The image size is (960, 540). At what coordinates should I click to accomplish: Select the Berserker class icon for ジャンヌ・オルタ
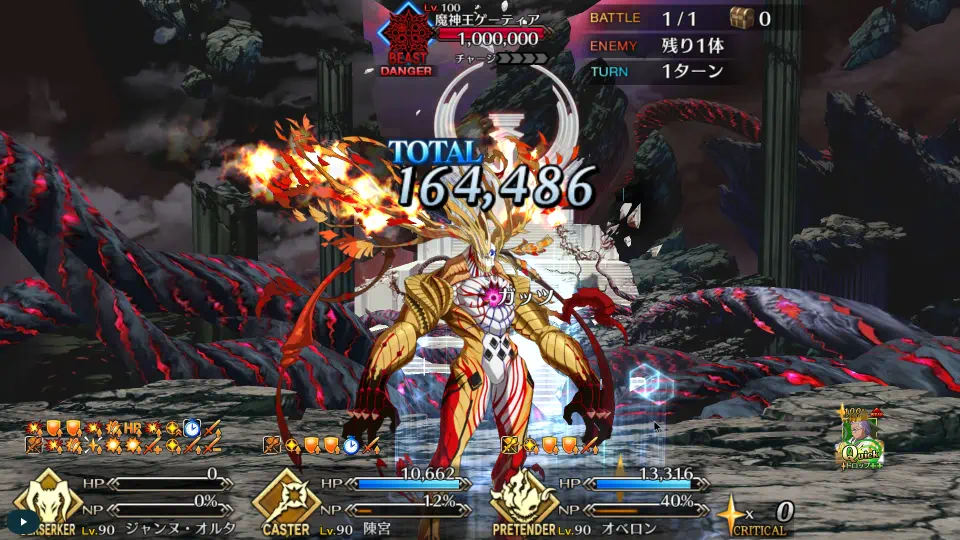(x=46, y=496)
